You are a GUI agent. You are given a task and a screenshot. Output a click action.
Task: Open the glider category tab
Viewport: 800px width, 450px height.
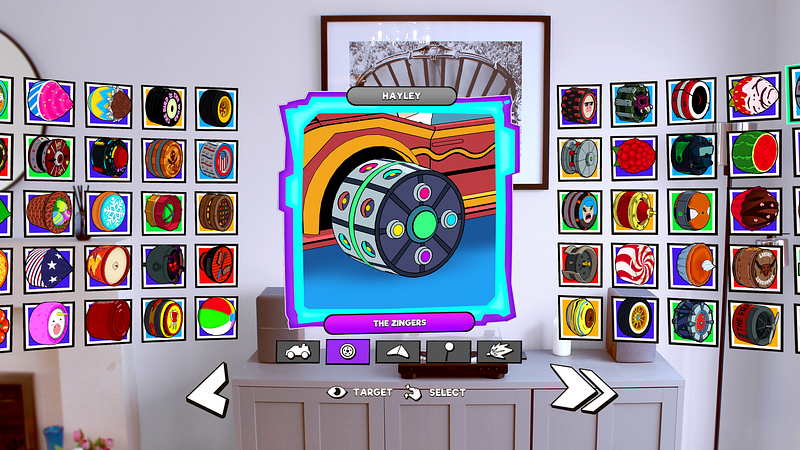tap(398, 351)
